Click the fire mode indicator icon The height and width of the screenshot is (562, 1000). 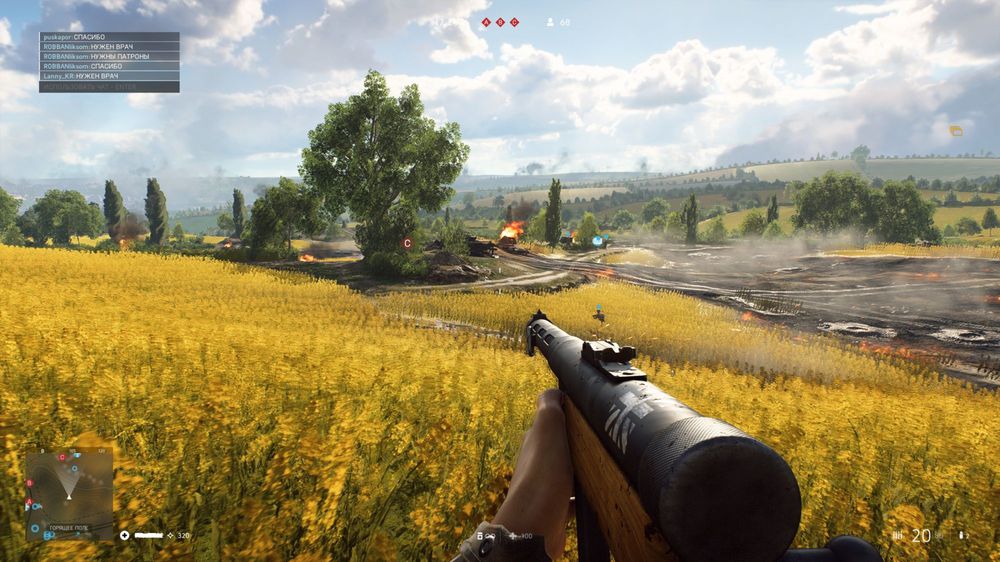[x=896, y=536]
